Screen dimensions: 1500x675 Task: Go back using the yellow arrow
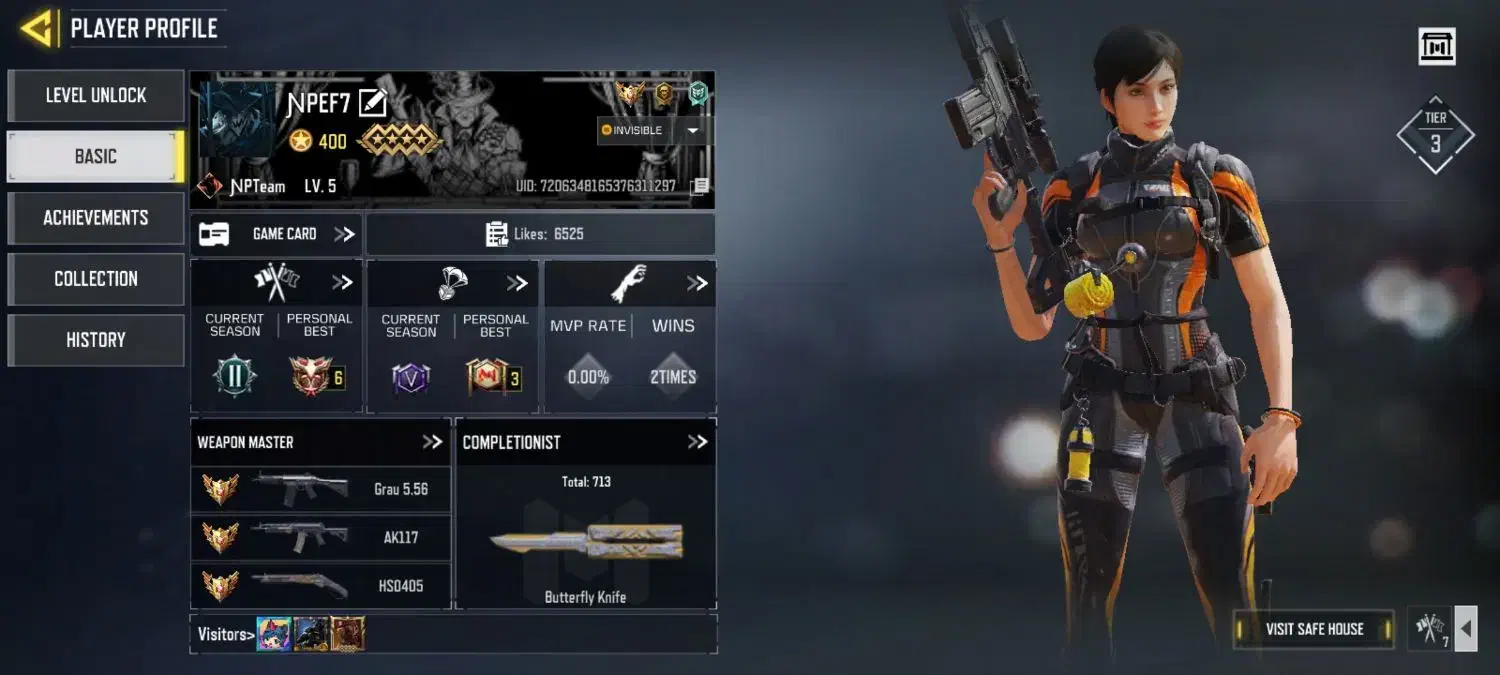pyautogui.click(x=37, y=28)
